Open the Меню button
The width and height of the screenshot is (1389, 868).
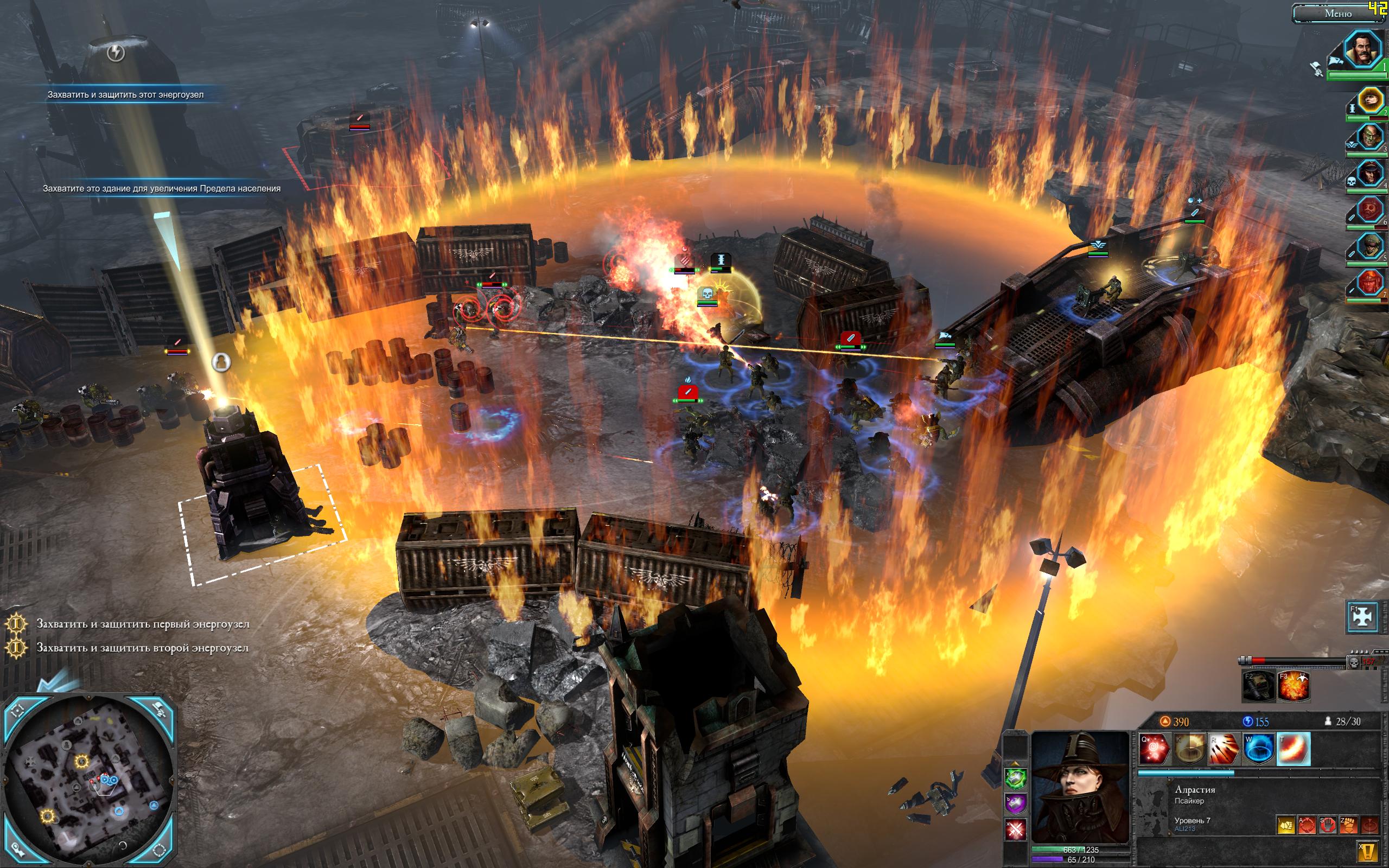tap(1338, 13)
